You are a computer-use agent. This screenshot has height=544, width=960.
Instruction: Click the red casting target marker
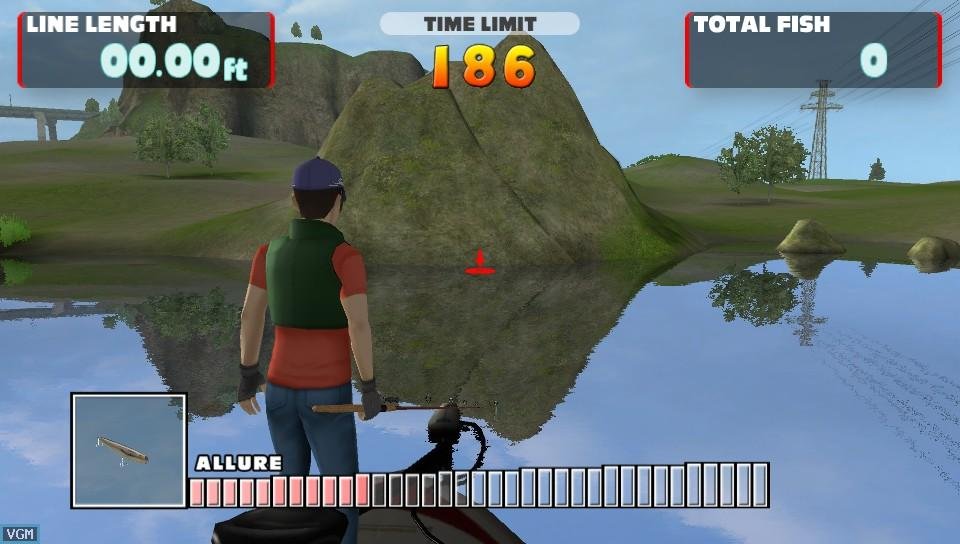click(480, 265)
